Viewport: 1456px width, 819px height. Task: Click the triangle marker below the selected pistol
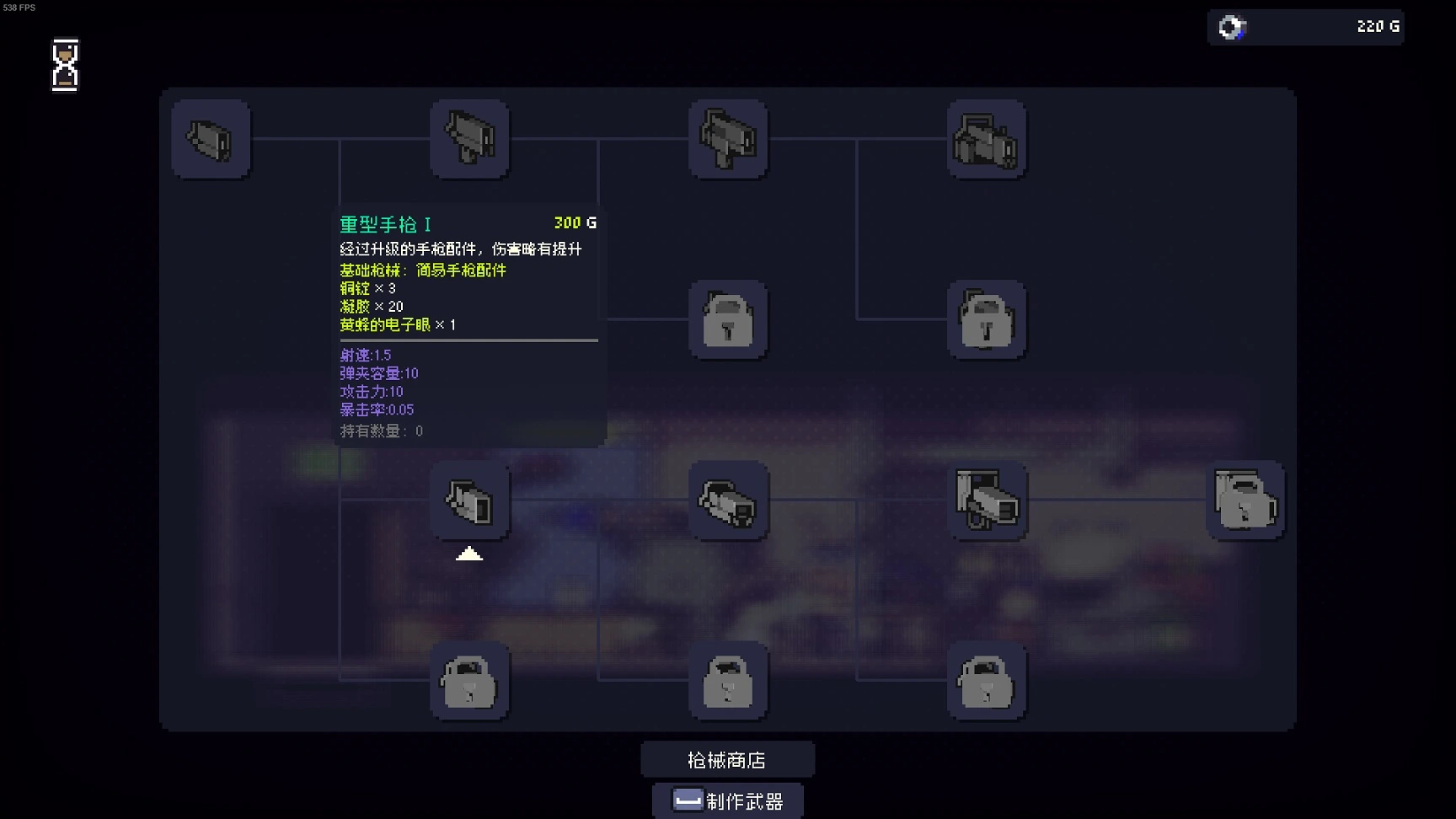click(x=469, y=554)
